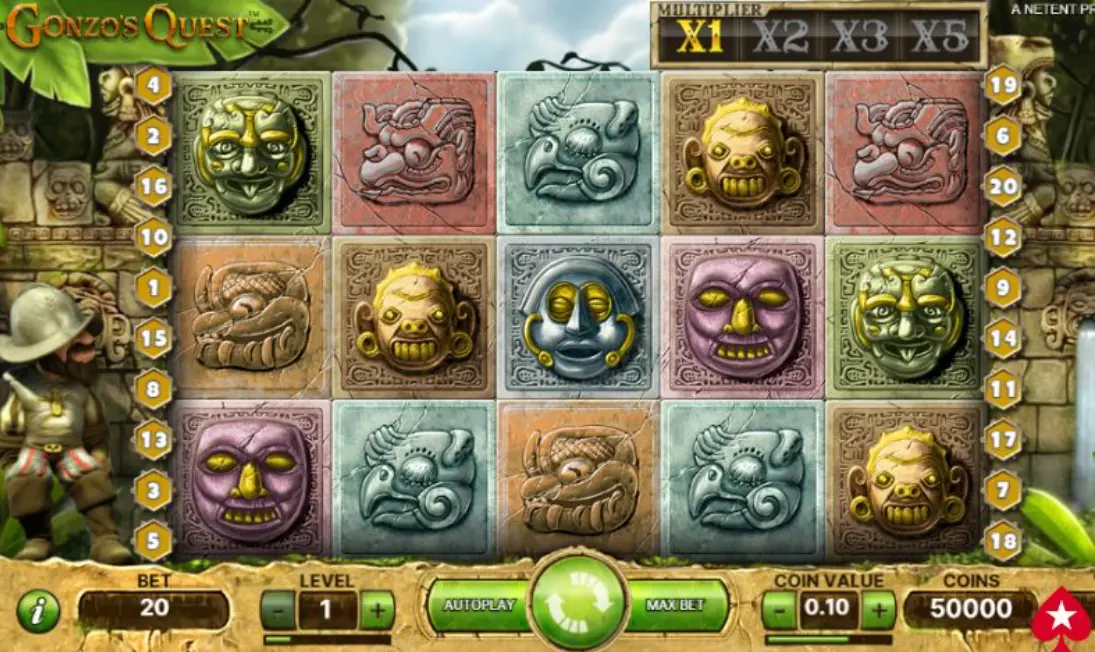Highlight payline 19 marker

tap(1003, 85)
